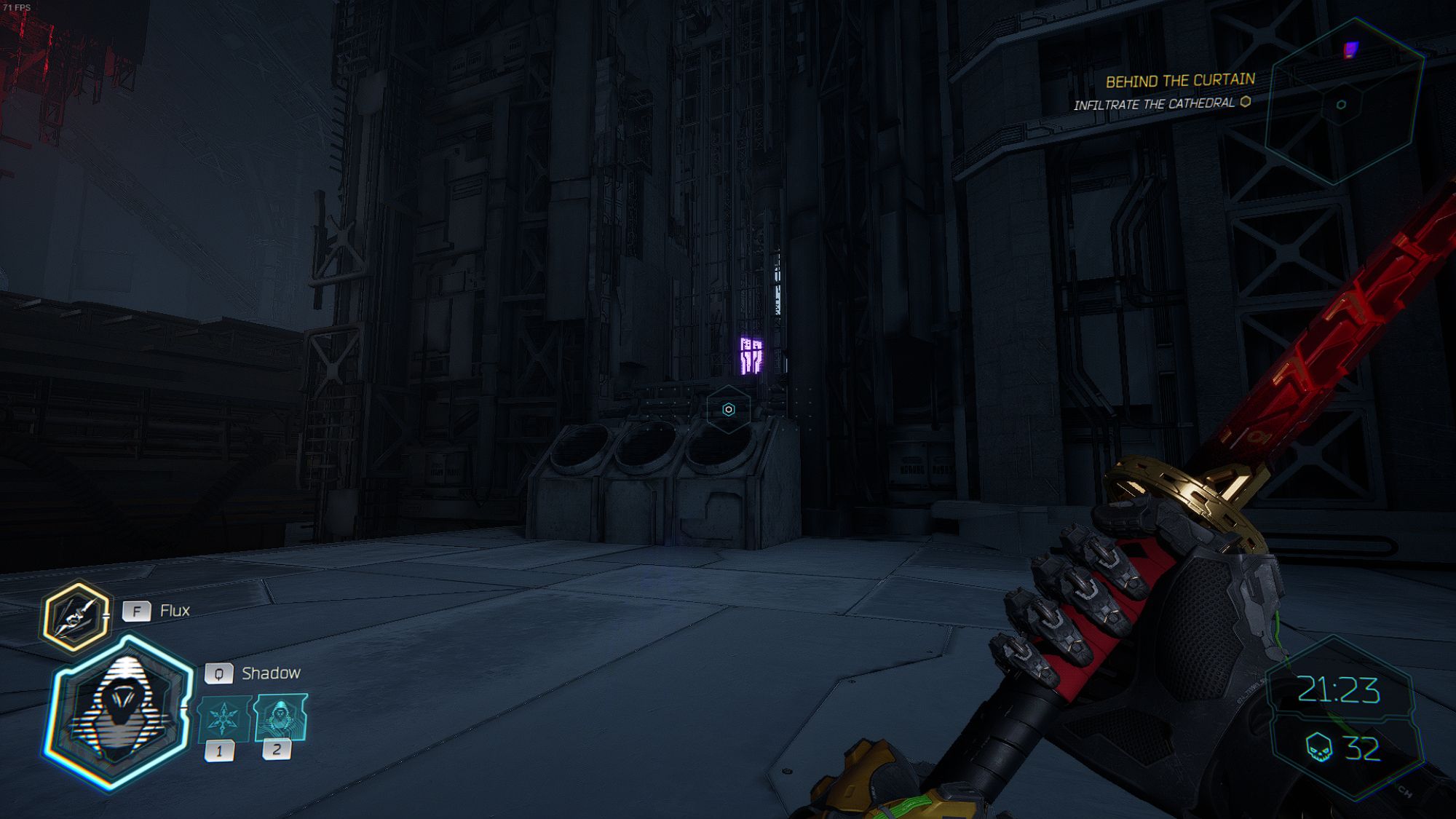
Task: Activate the Flux ability icon
Action: (76, 617)
